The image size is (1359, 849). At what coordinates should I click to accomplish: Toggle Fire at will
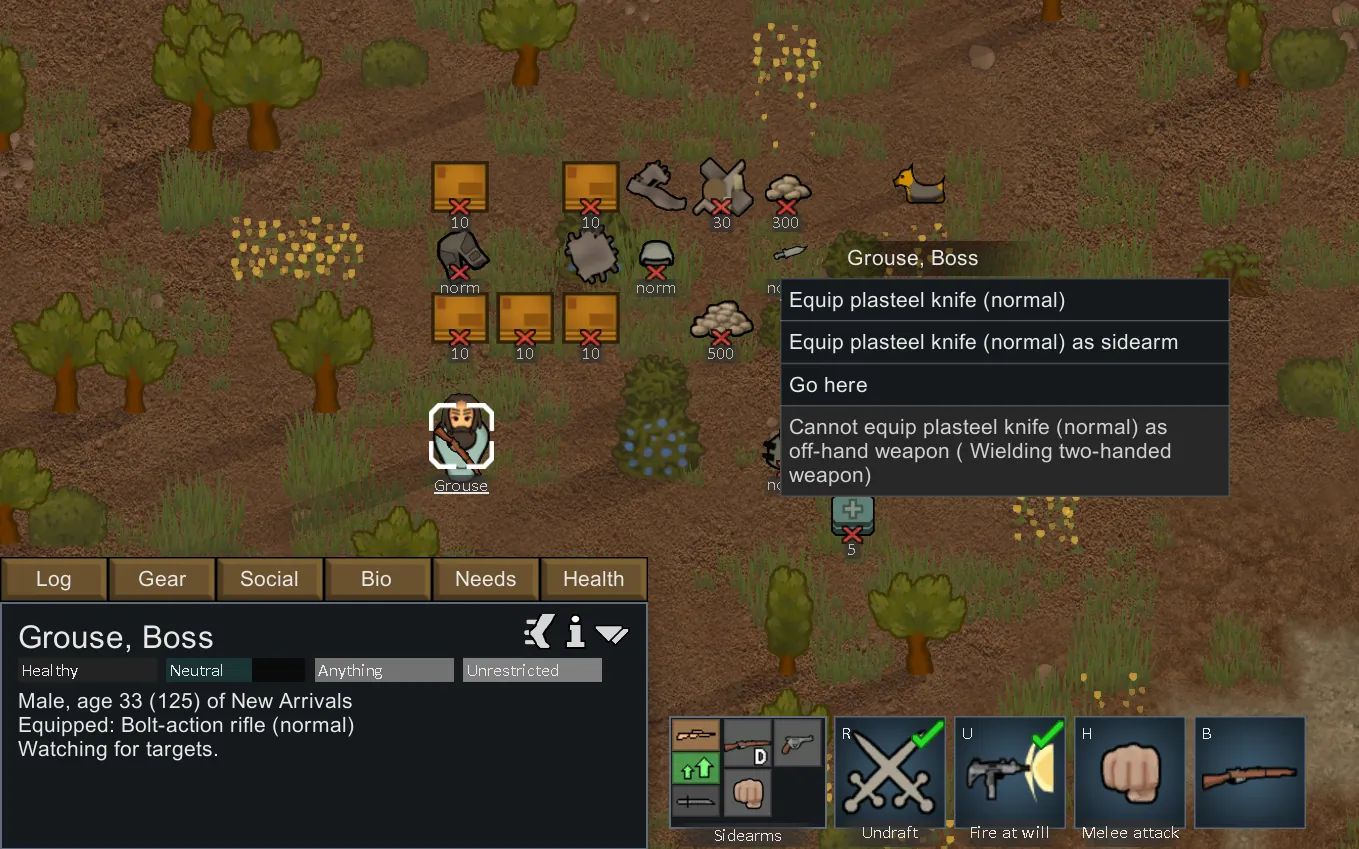1009,772
